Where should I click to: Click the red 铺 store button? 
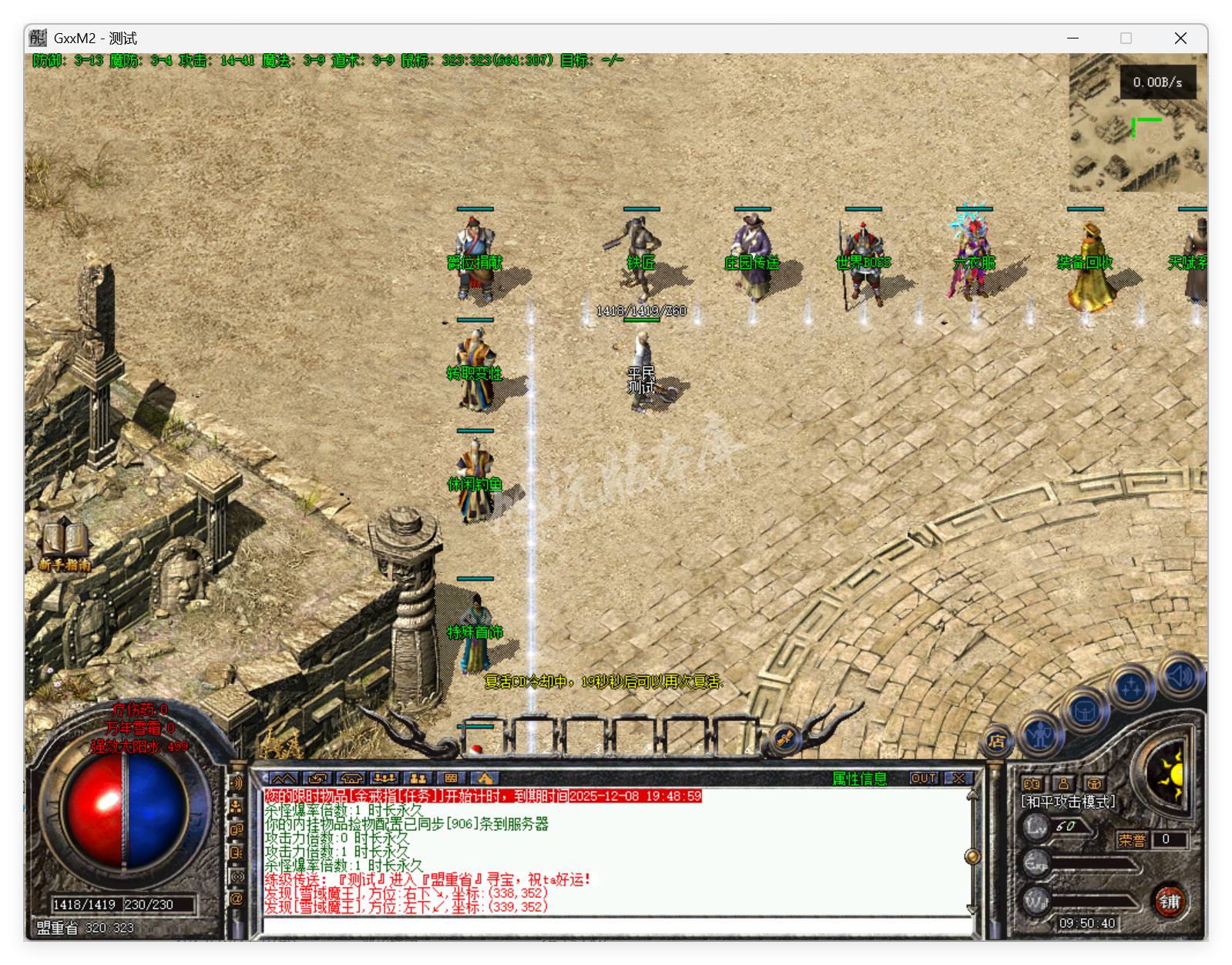[x=1171, y=900]
